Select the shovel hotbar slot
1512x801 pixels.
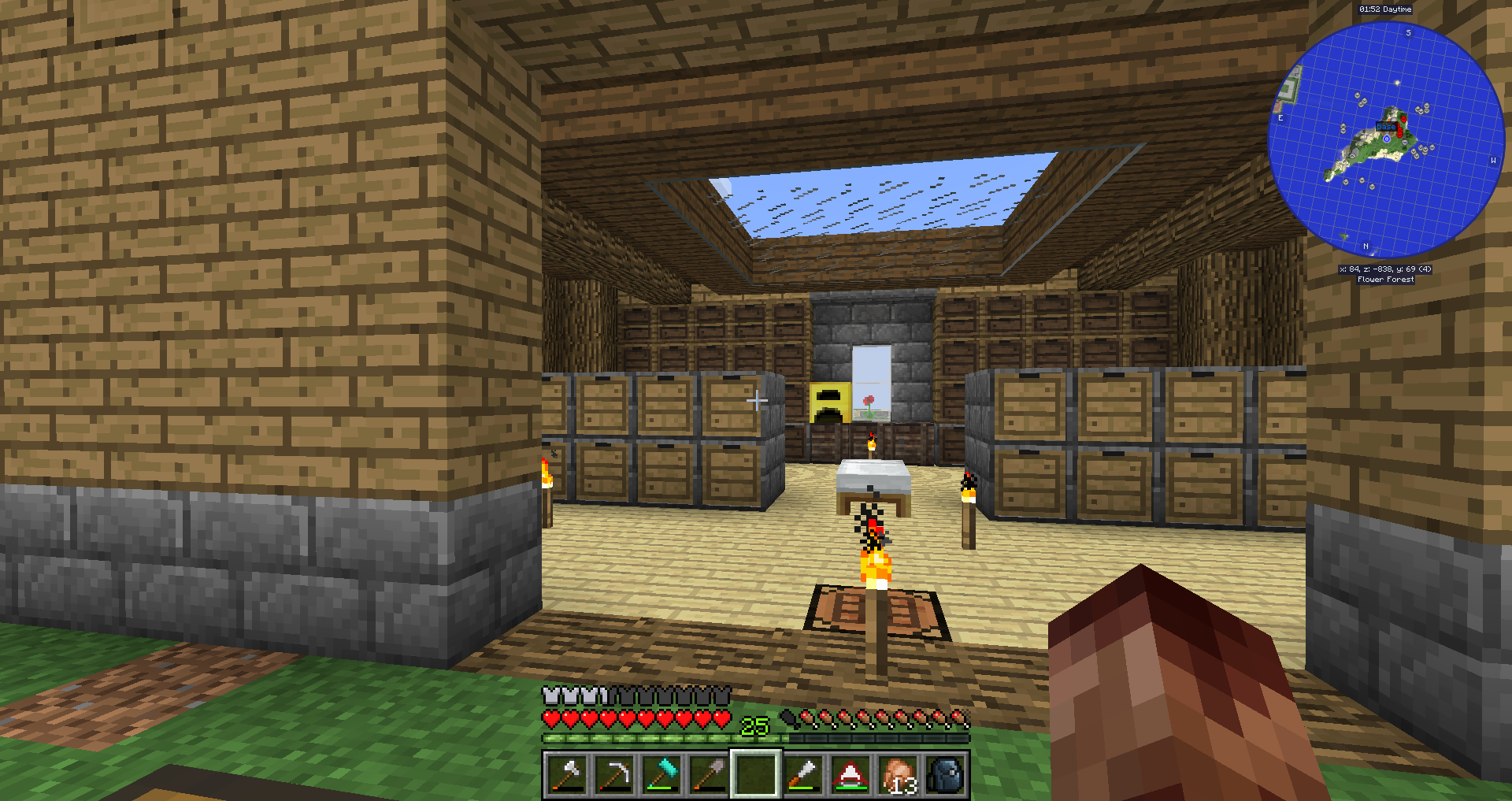click(x=709, y=774)
